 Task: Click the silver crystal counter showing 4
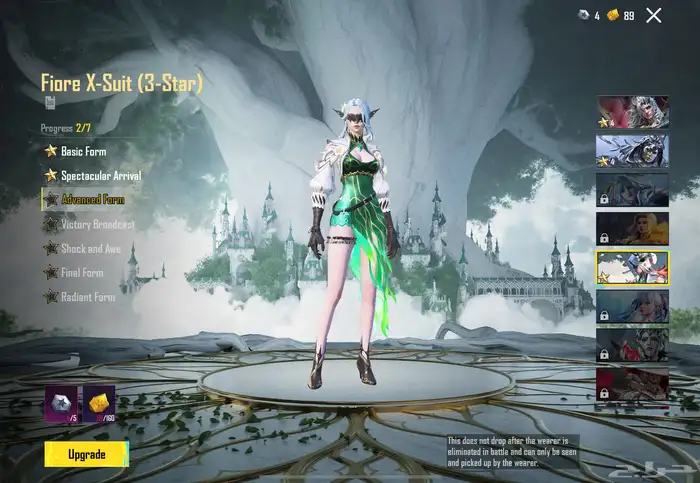coord(588,15)
